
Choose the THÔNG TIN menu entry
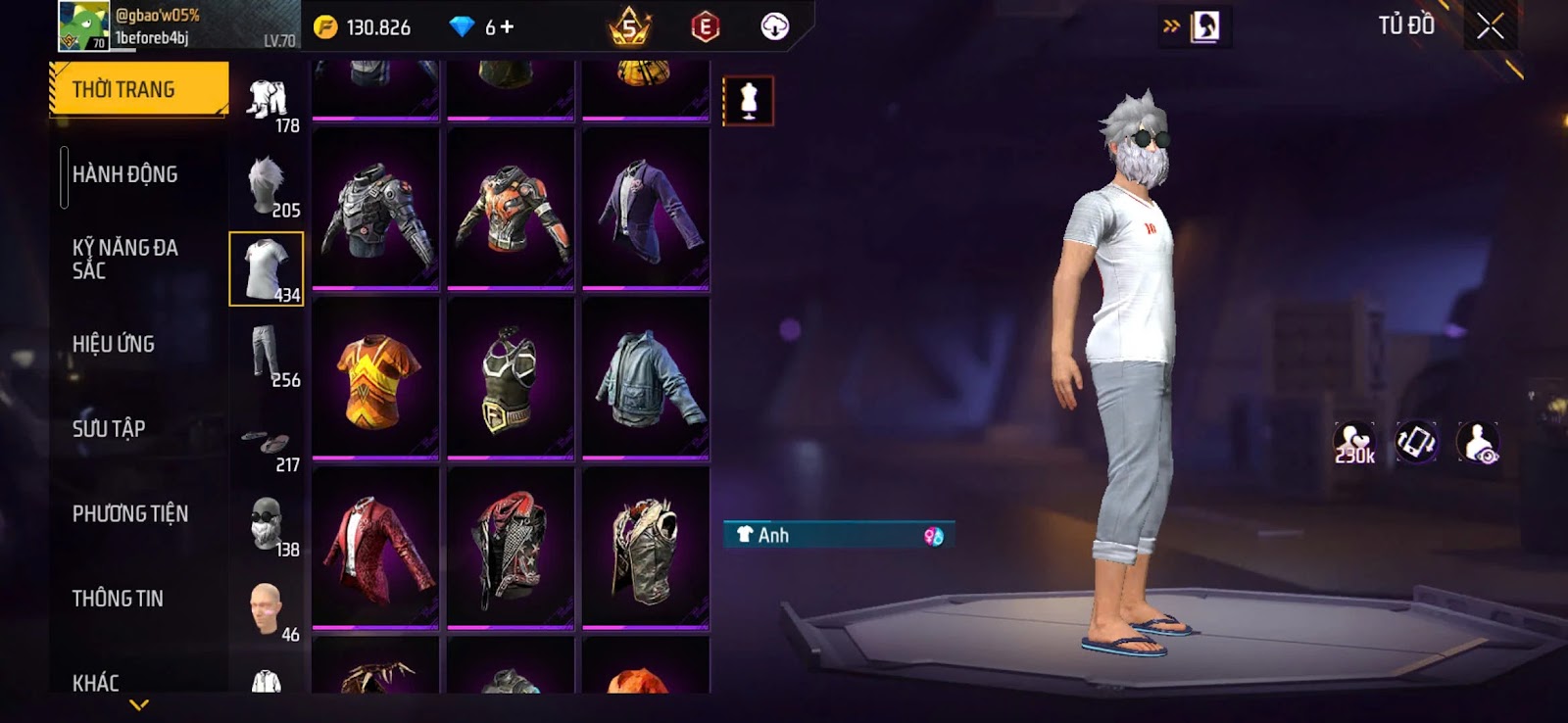[x=118, y=599]
